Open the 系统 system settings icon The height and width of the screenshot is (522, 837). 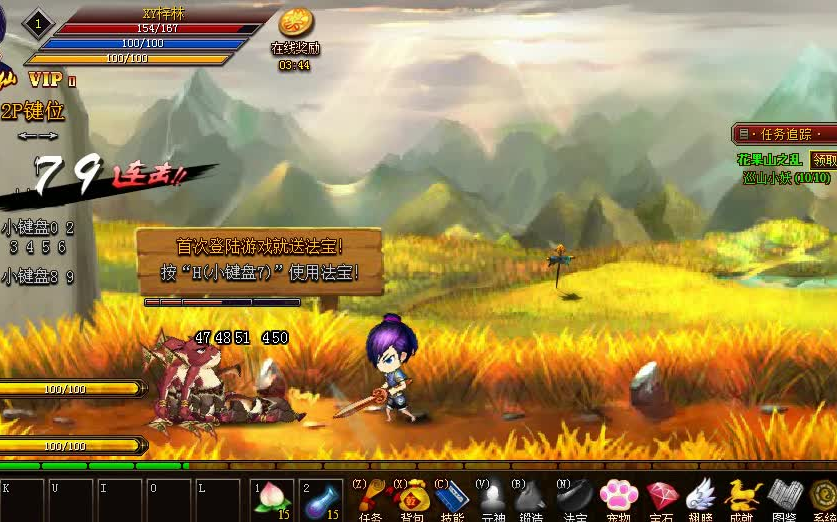pos(824,497)
